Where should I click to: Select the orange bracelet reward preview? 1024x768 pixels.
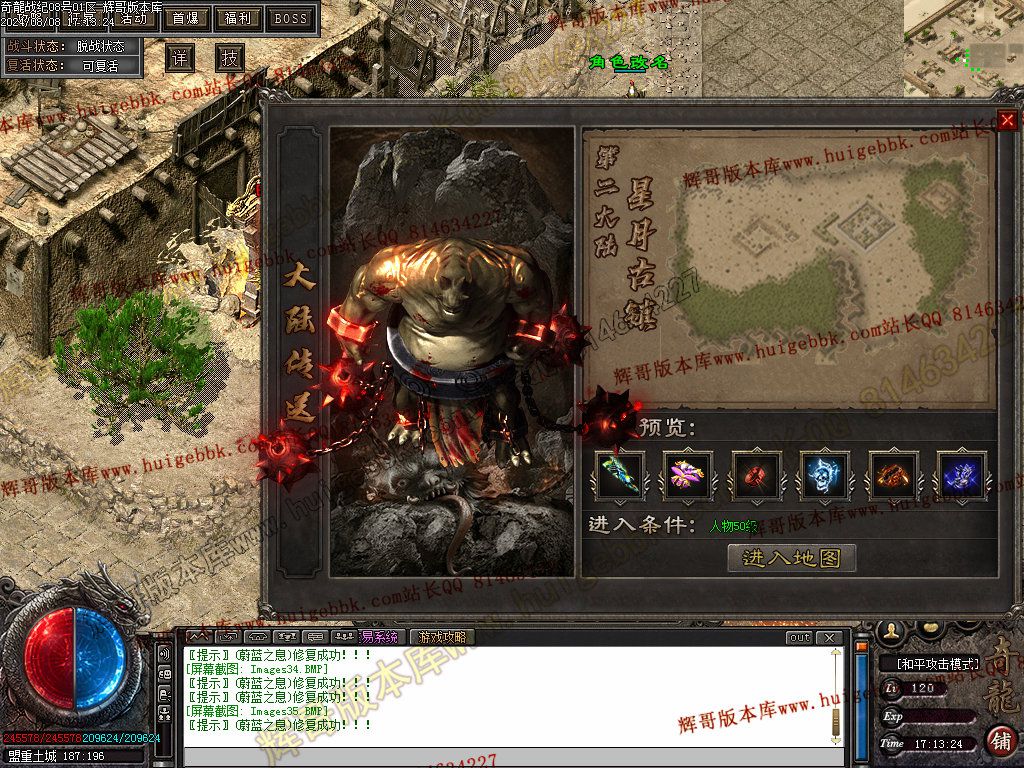tap(893, 475)
